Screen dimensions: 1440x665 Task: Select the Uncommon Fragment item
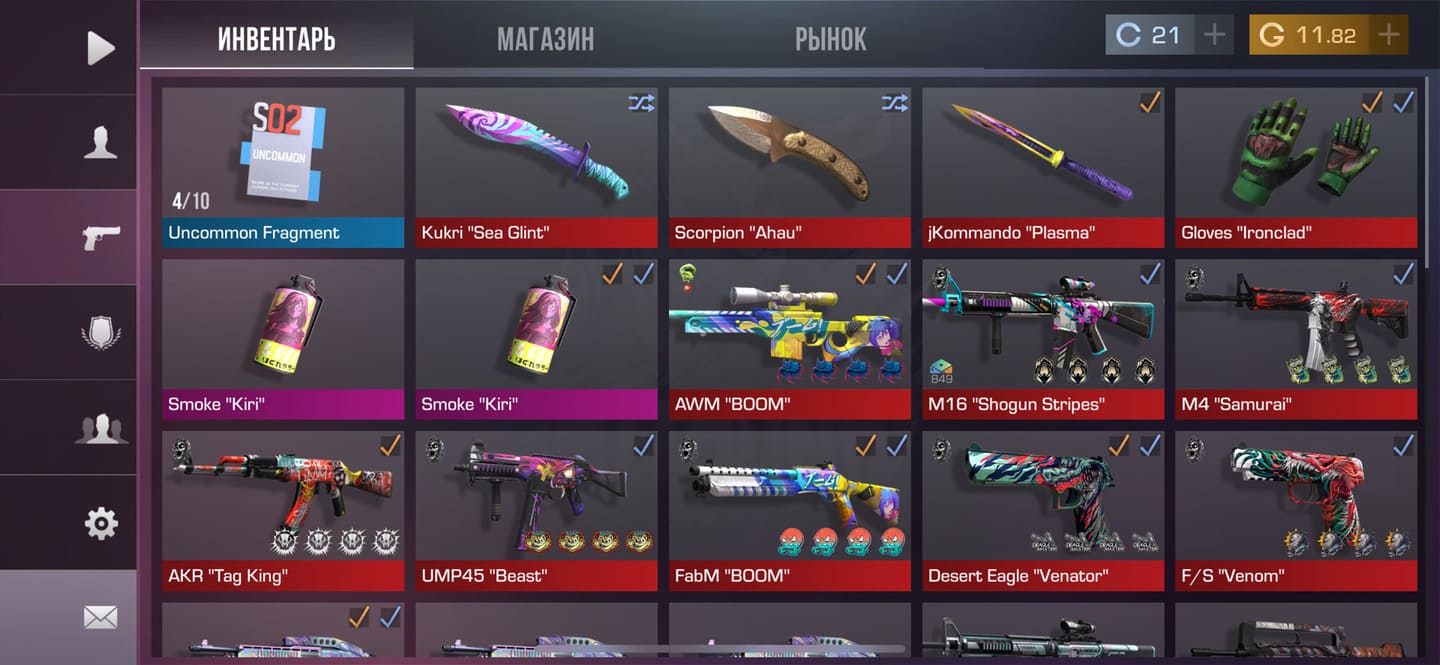(283, 167)
